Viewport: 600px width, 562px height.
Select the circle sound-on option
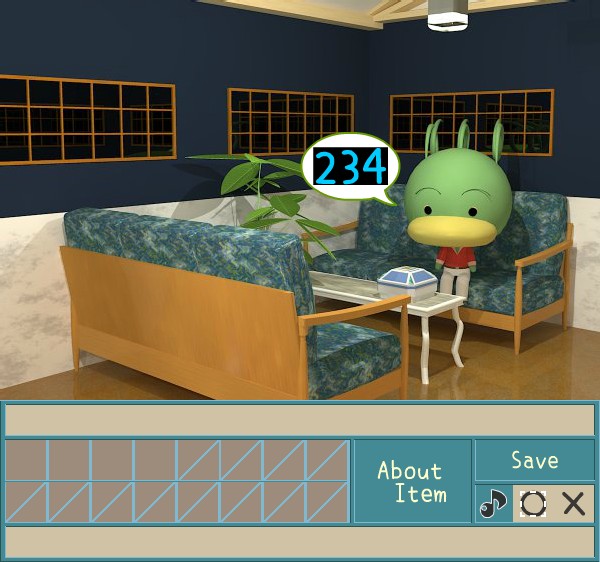533,503
